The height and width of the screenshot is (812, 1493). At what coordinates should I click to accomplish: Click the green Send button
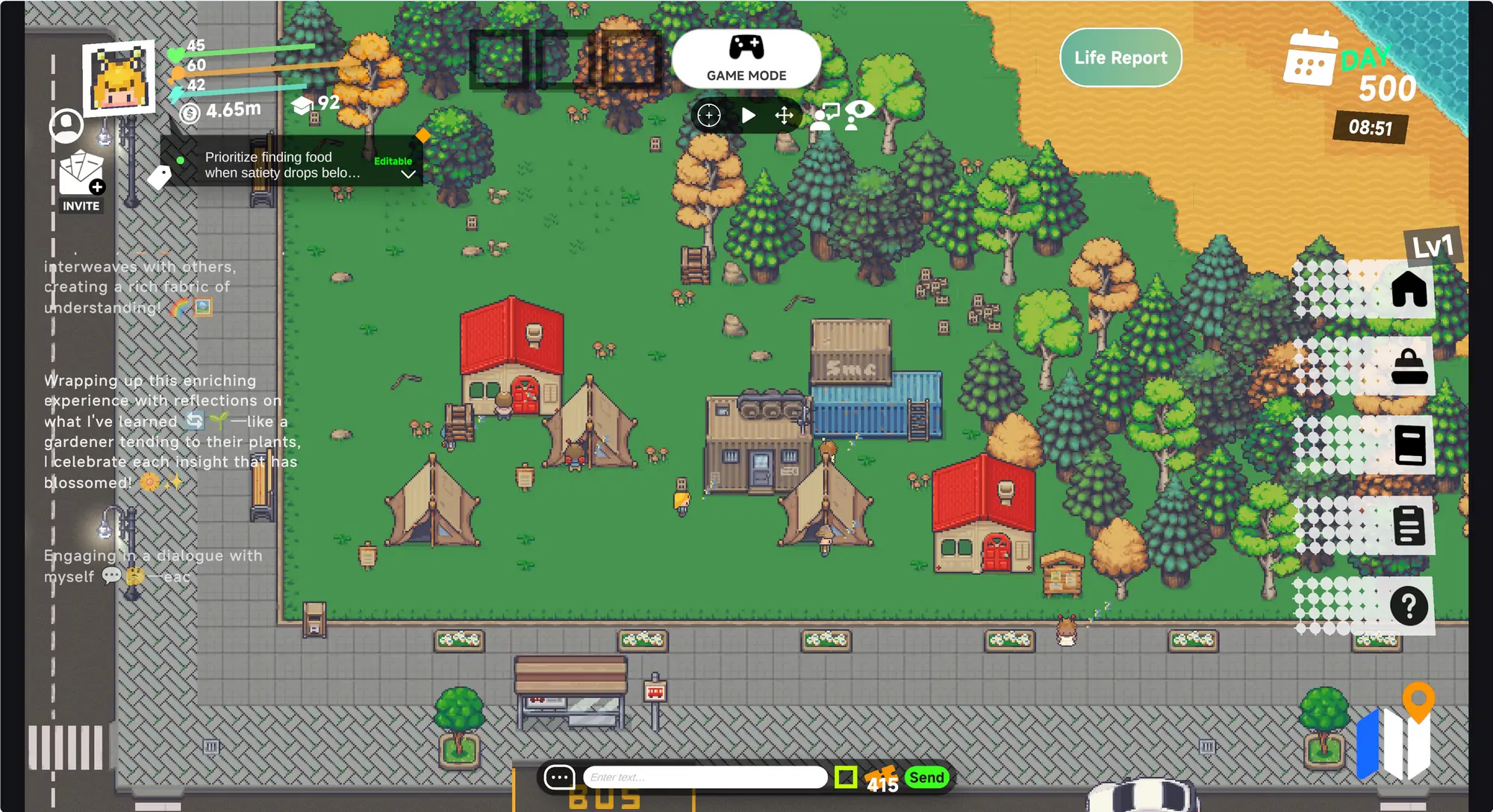pyautogui.click(x=926, y=778)
